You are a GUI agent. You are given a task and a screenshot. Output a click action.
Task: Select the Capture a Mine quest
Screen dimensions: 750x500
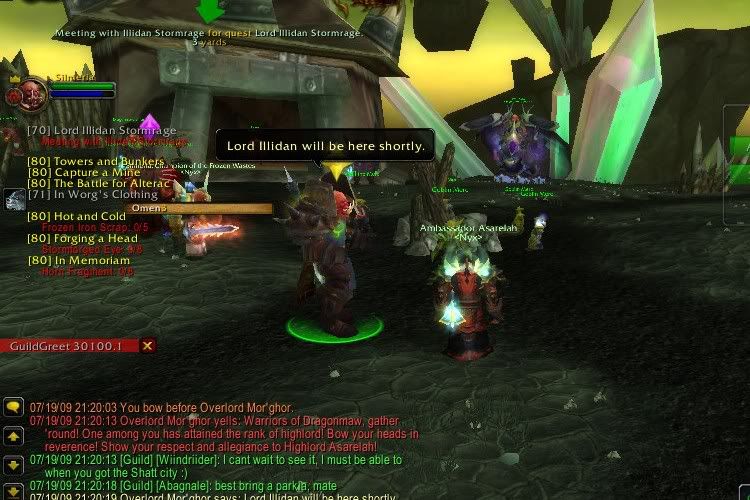pyautogui.click(x=86, y=173)
